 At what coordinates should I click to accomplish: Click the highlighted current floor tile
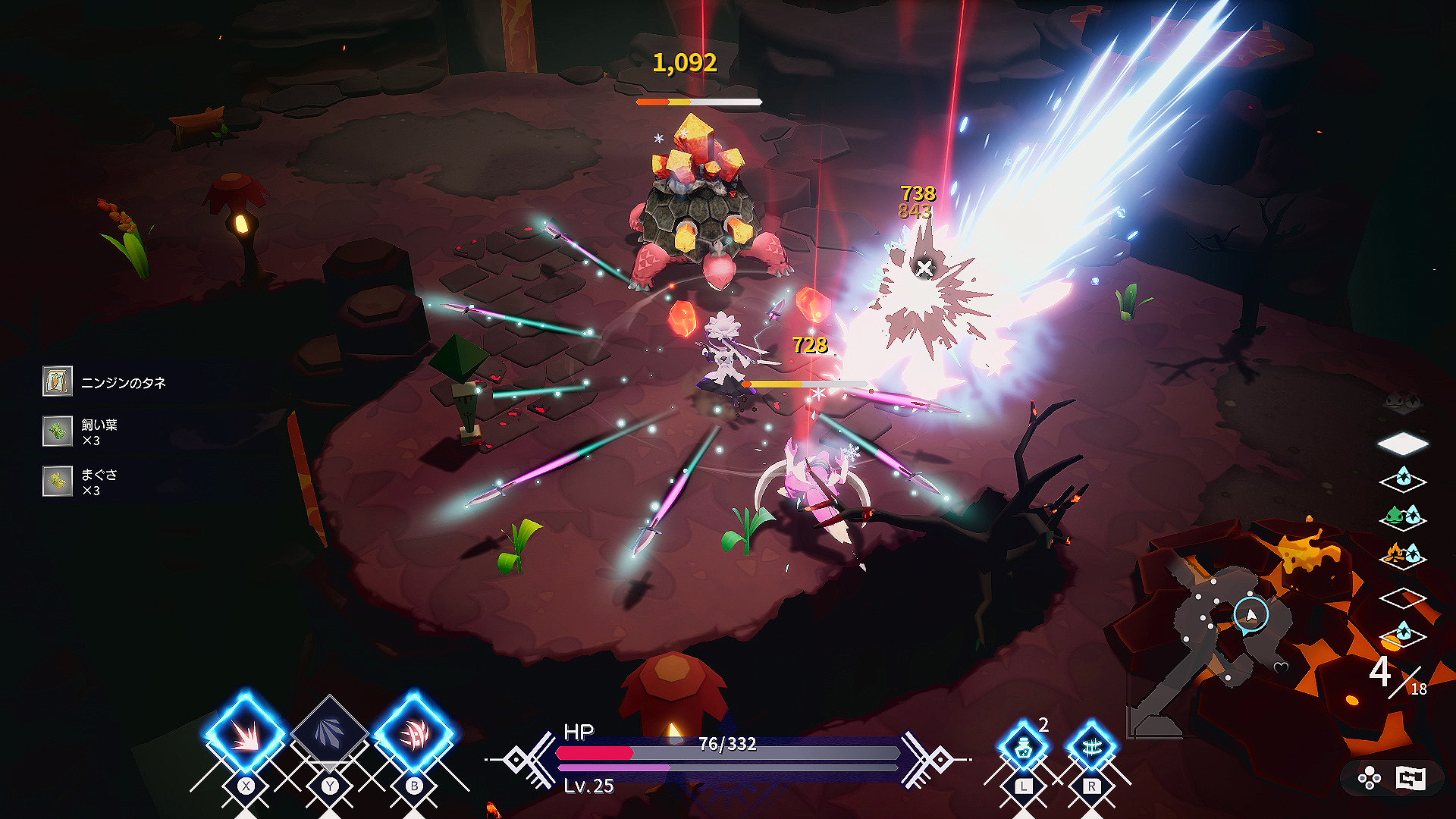[1403, 443]
